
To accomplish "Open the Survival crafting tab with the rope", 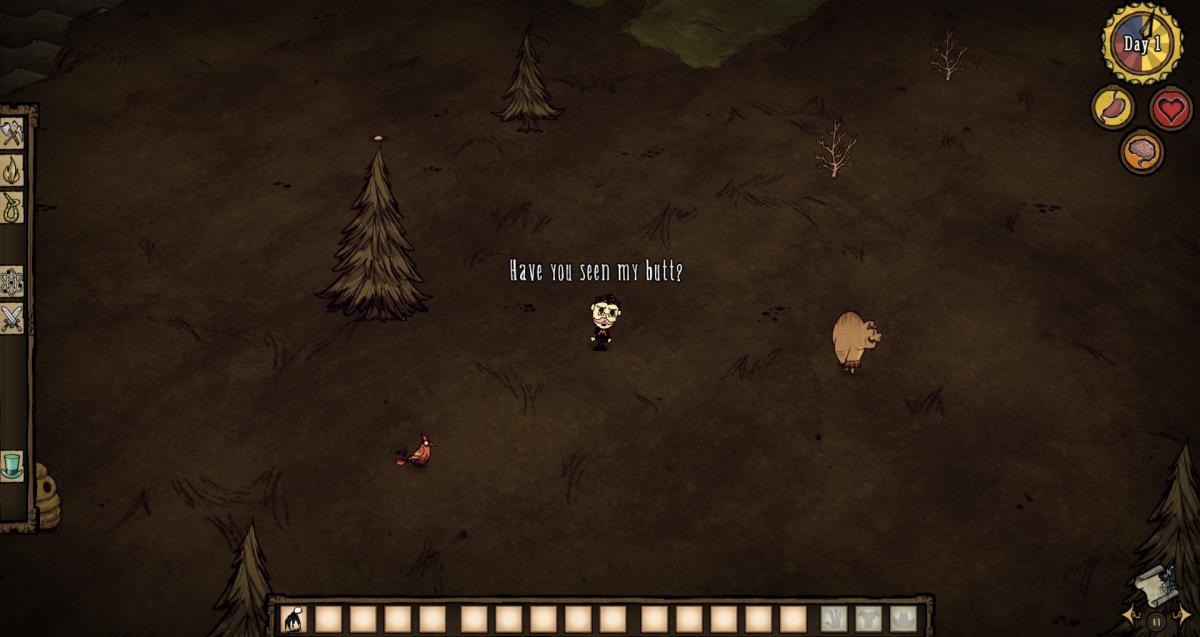I will coord(12,207).
